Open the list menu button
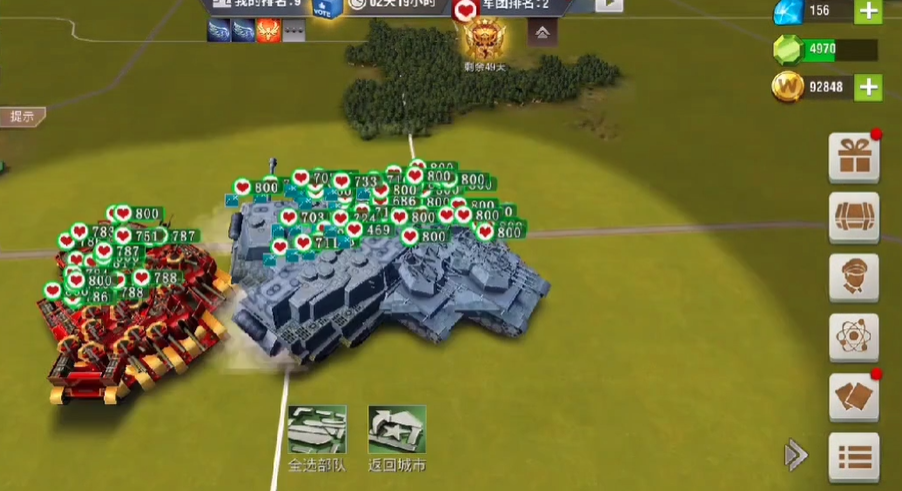The height and width of the screenshot is (491, 902). [x=854, y=457]
